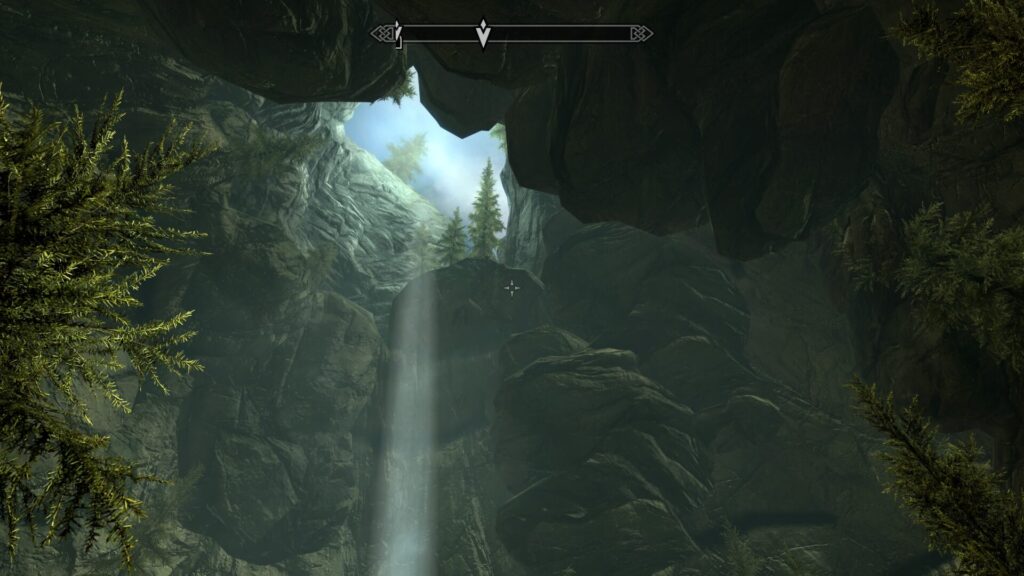Click the quest arrow marker on the compass
The image size is (1024, 576).
[x=483, y=34]
